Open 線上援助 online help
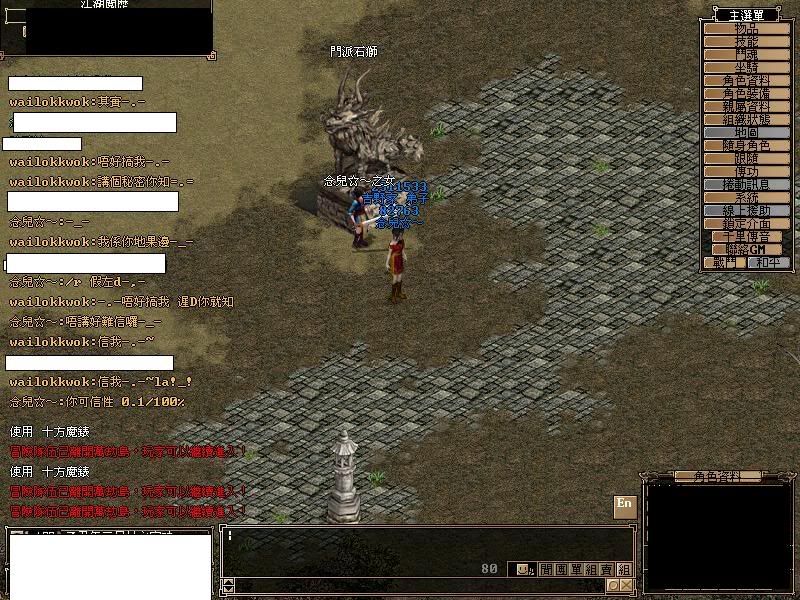 pos(746,211)
